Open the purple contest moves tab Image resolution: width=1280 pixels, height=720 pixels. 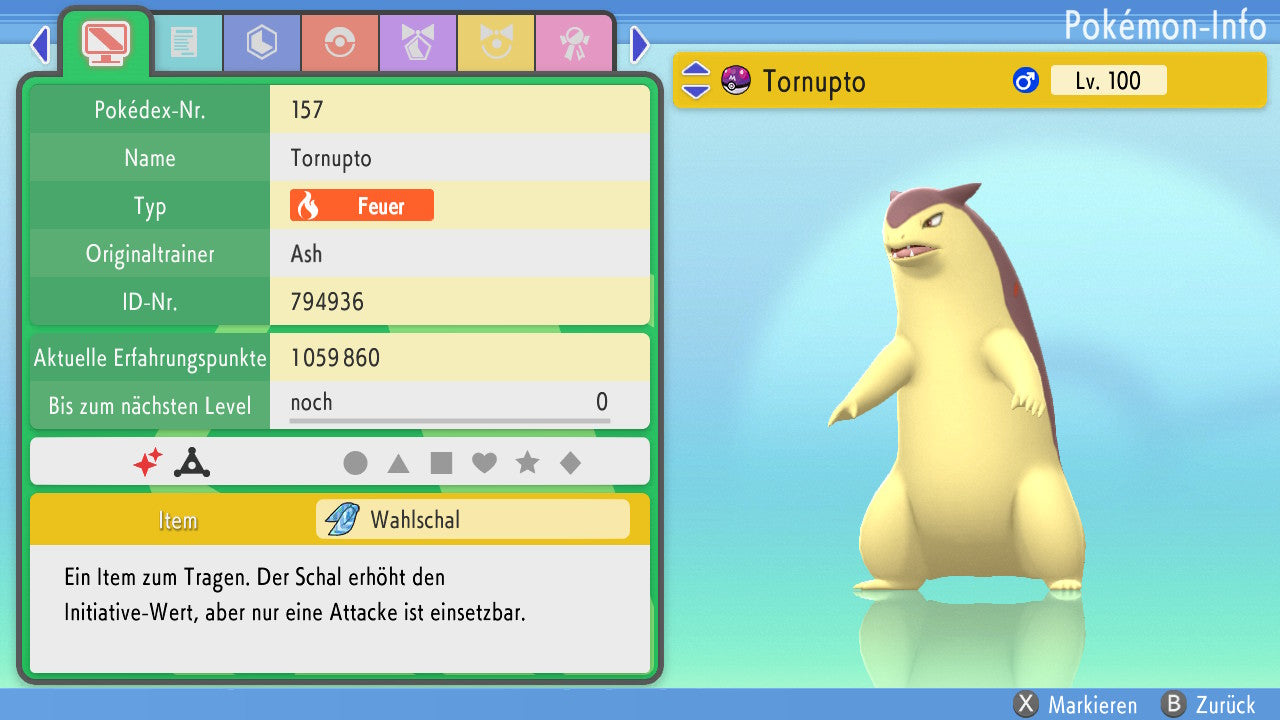coord(417,43)
